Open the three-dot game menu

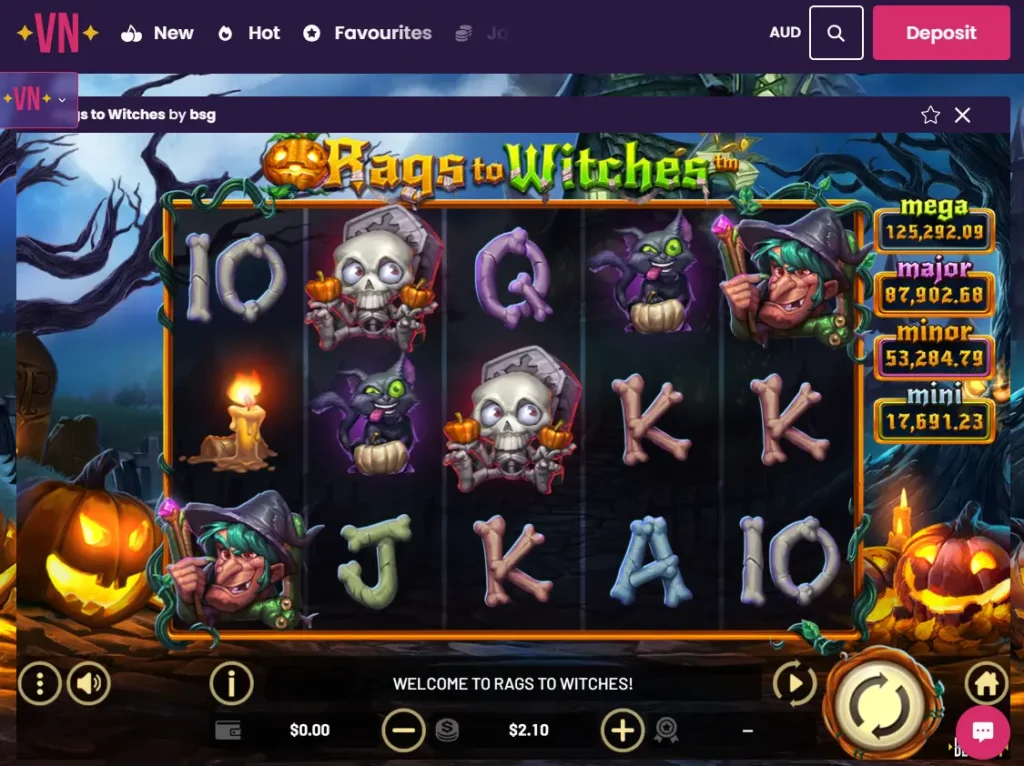click(40, 684)
